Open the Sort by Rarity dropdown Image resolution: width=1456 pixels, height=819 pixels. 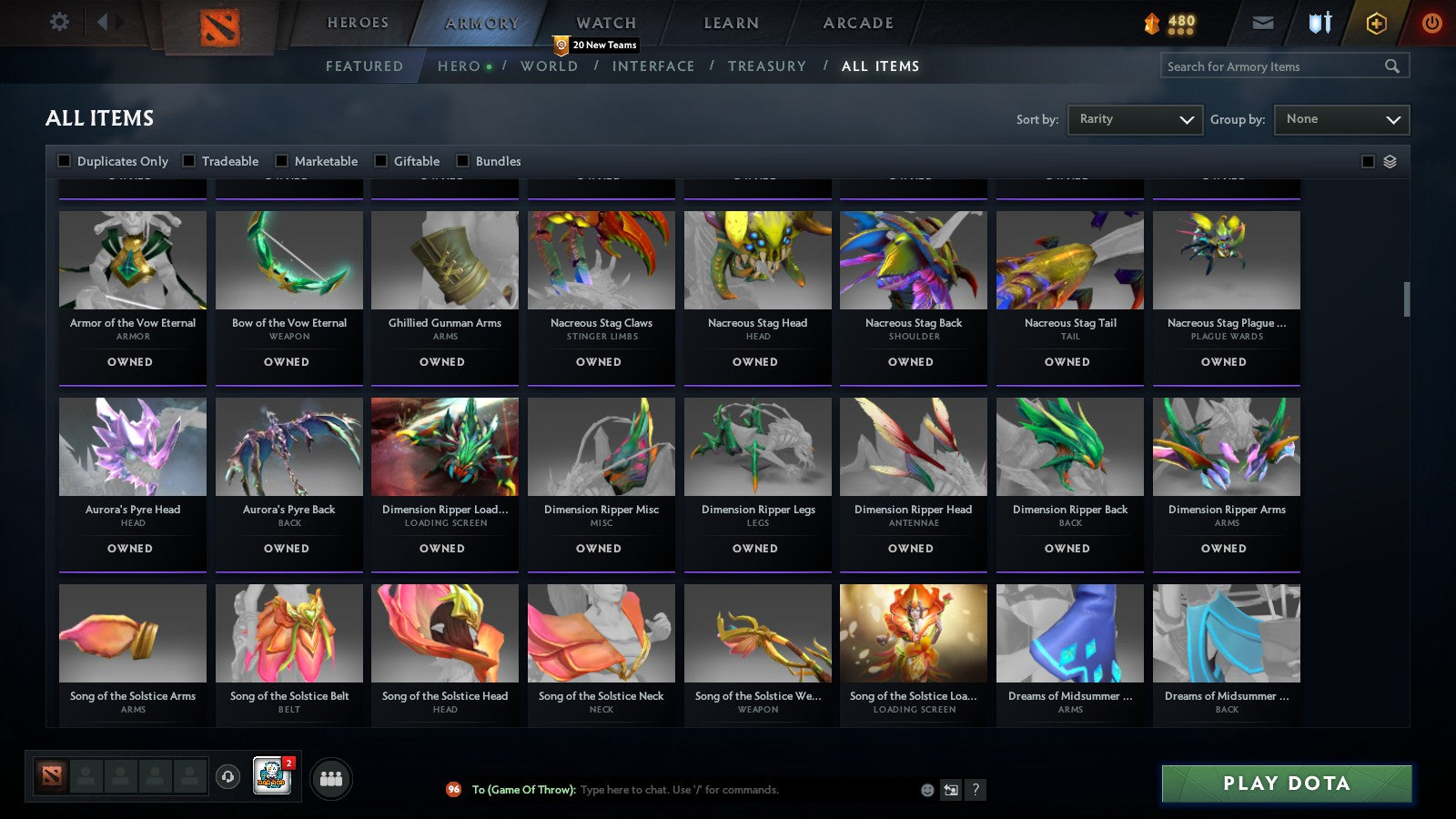(x=1134, y=119)
